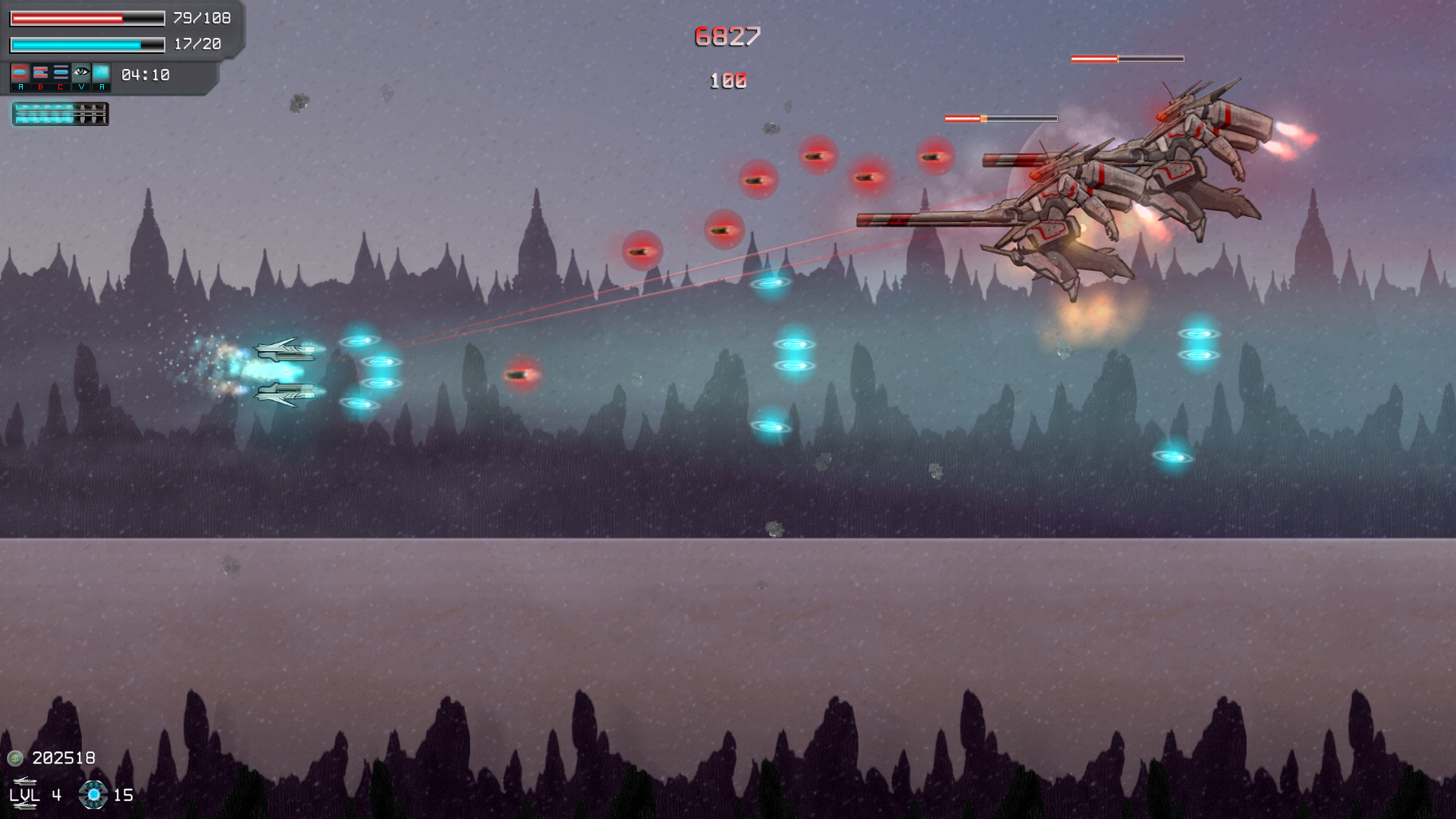Toggle the eye visibility indicator in the weapon bar
This screenshot has width=1456, height=819.
(x=81, y=71)
